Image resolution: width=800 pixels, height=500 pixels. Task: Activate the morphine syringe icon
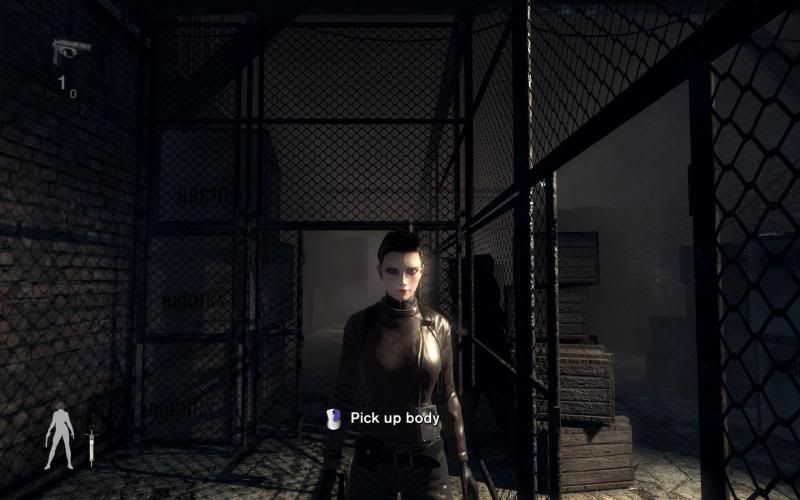click(92, 442)
